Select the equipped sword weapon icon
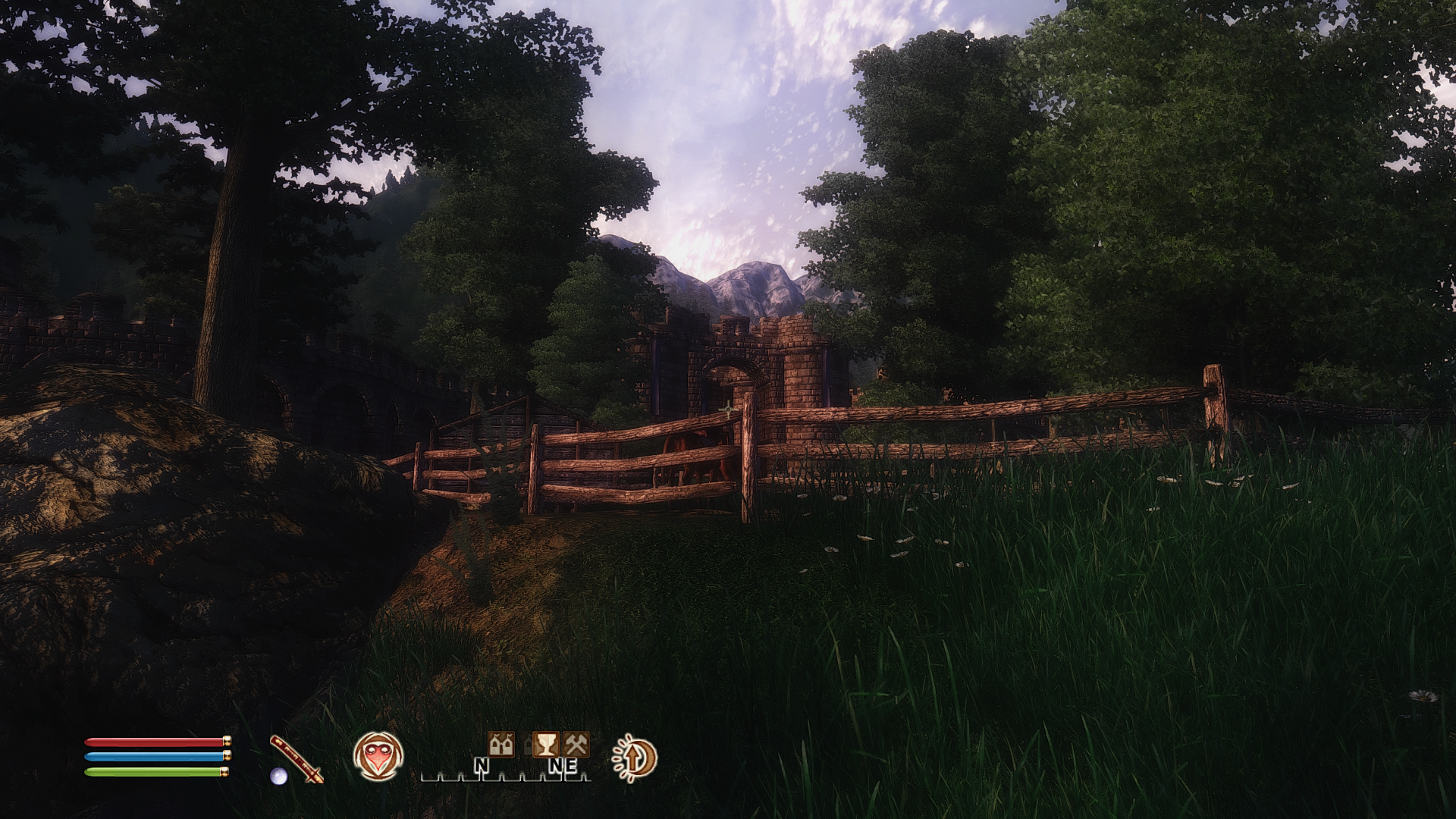Image resolution: width=1456 pixels, height=819 pixels. pyautogui.click(x=297, y=758)
